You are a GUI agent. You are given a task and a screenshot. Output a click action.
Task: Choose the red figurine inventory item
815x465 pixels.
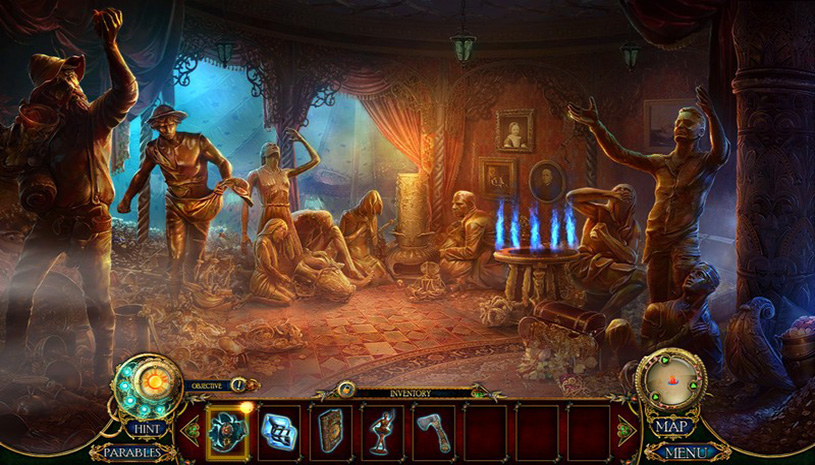tap(382, 431)
